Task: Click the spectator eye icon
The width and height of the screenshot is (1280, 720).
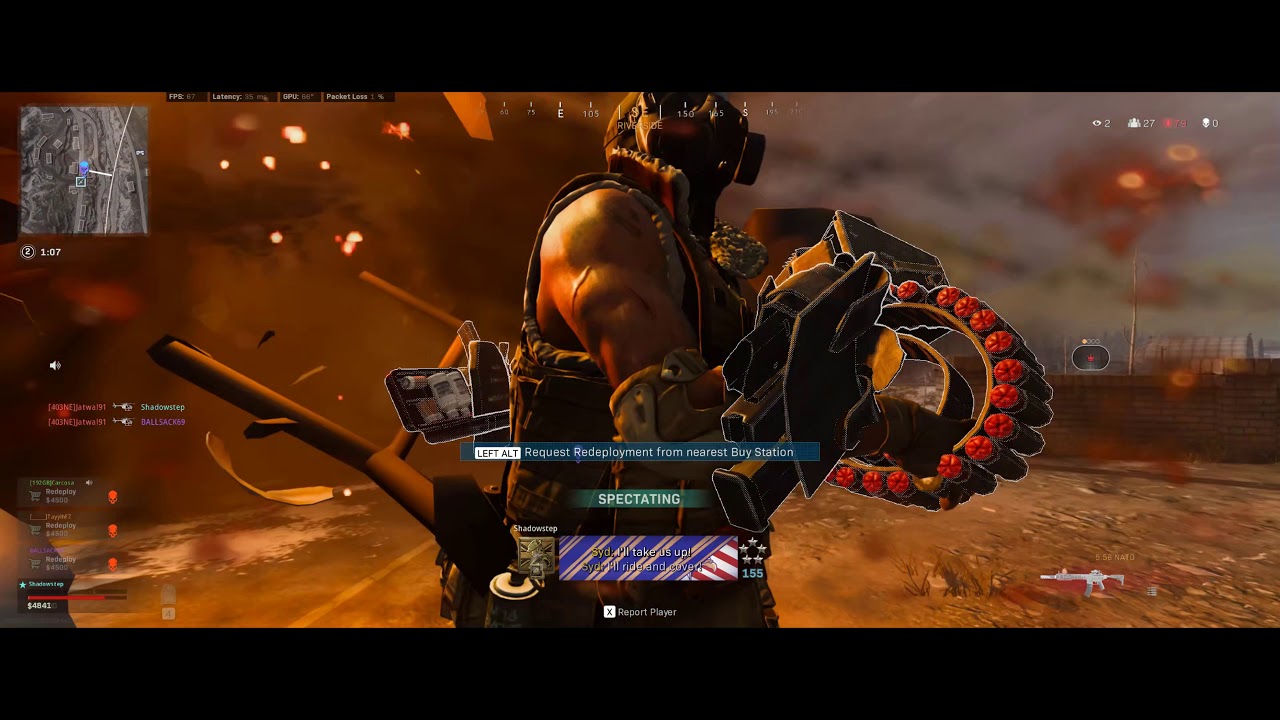Action: (x=1097, y=123)
